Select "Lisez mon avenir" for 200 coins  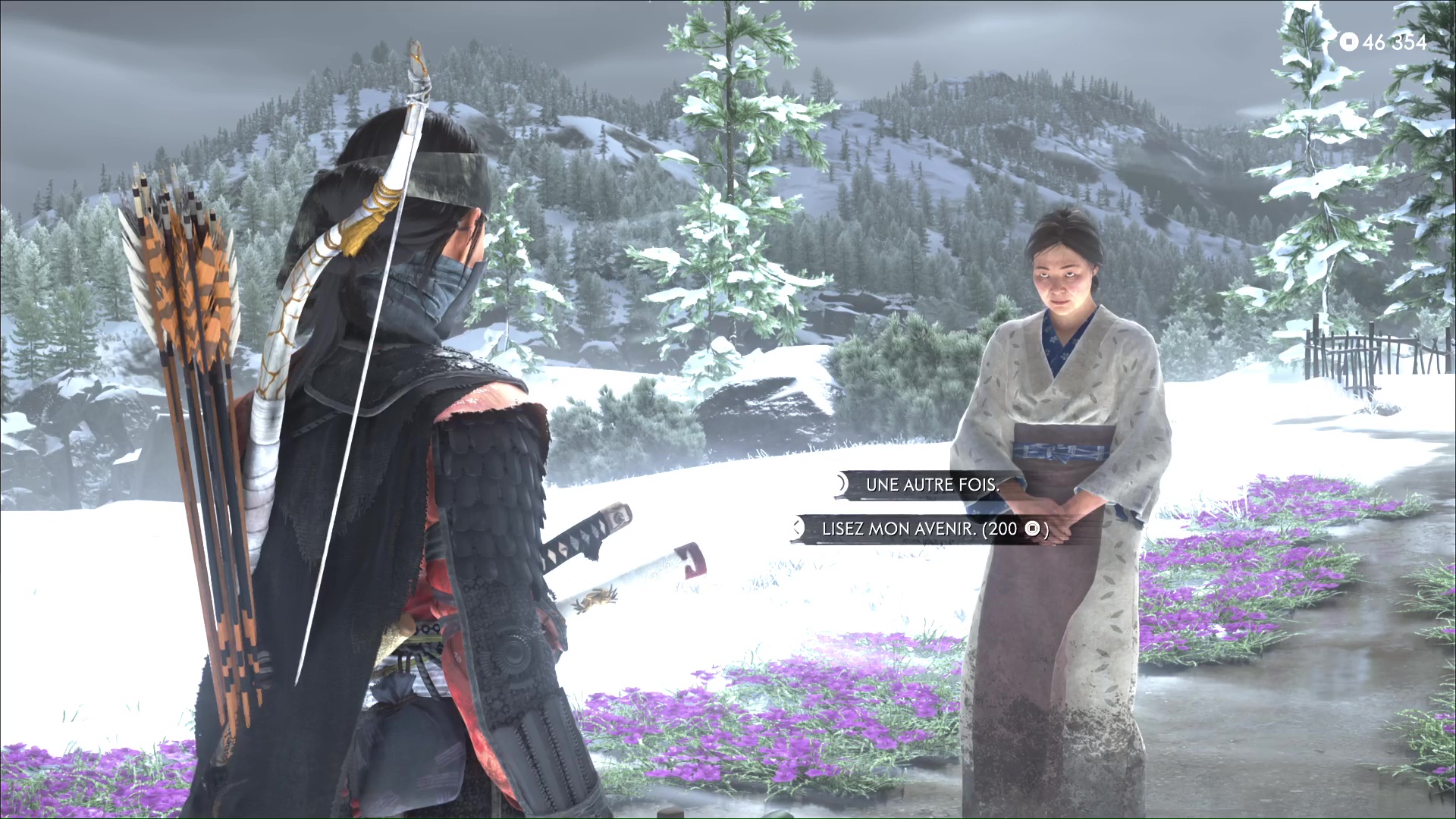934,529
